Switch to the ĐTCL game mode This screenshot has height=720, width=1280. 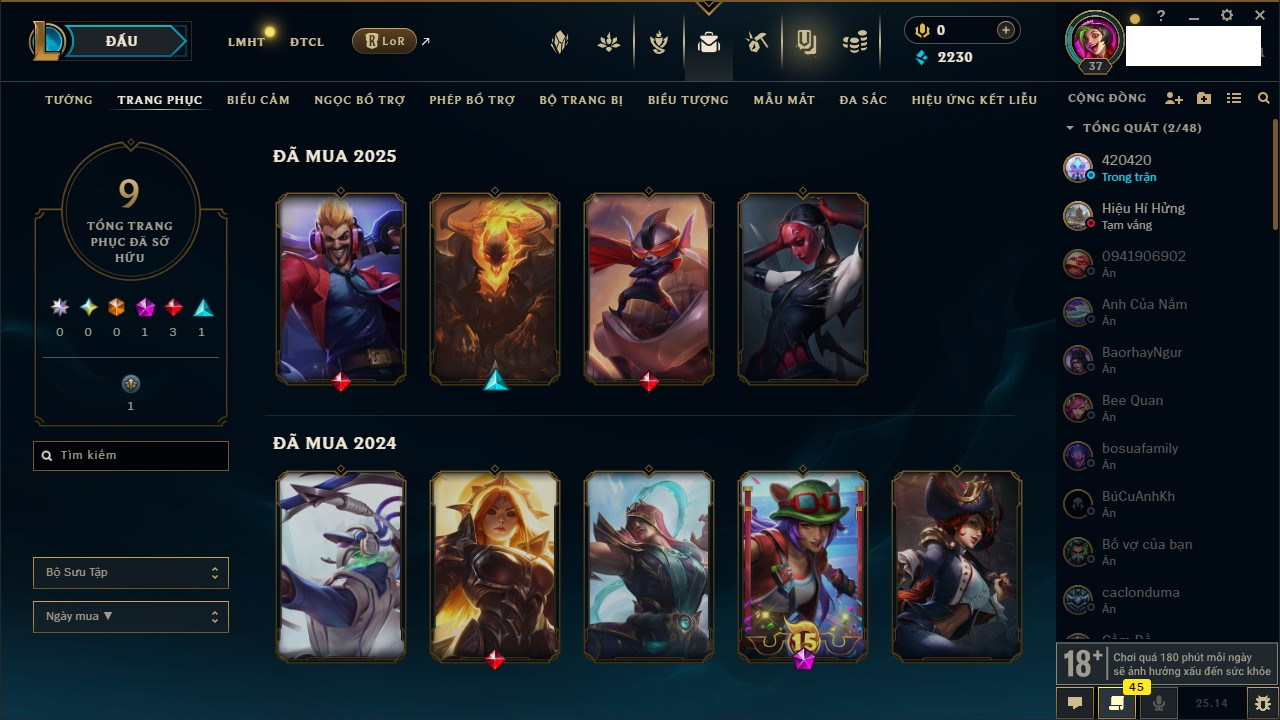pos(307,42)
